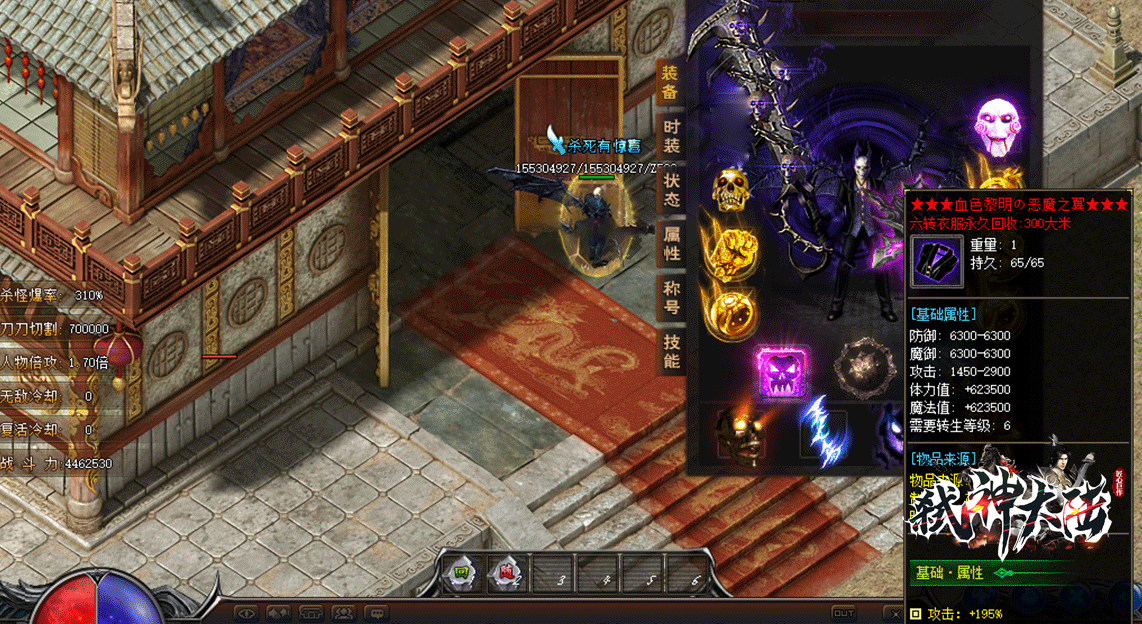Open the chat bubble button
This screenshot has width=1142, height=624.
click(x=377, y=612)
